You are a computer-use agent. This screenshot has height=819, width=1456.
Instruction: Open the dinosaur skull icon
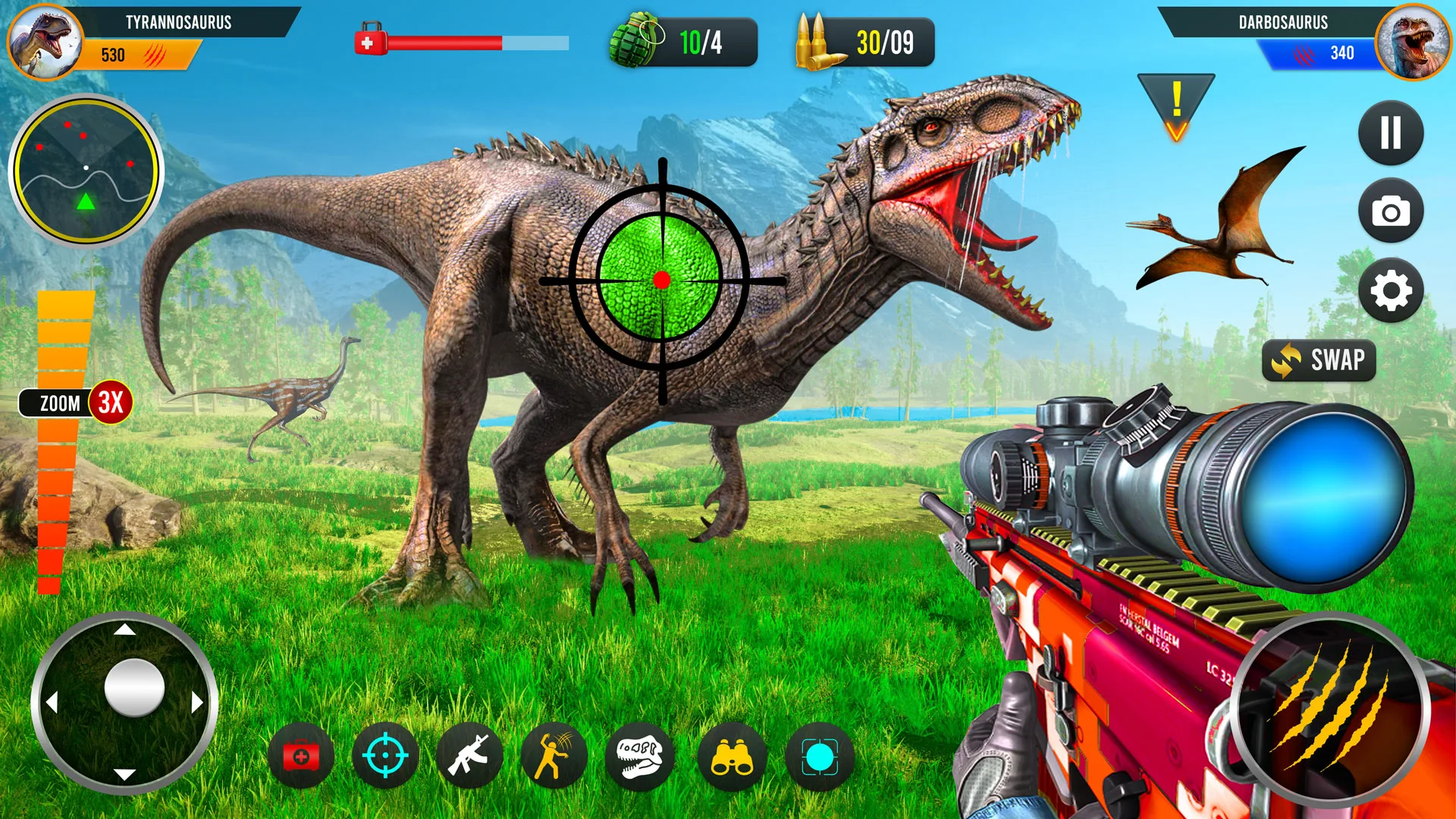(639, 756)
